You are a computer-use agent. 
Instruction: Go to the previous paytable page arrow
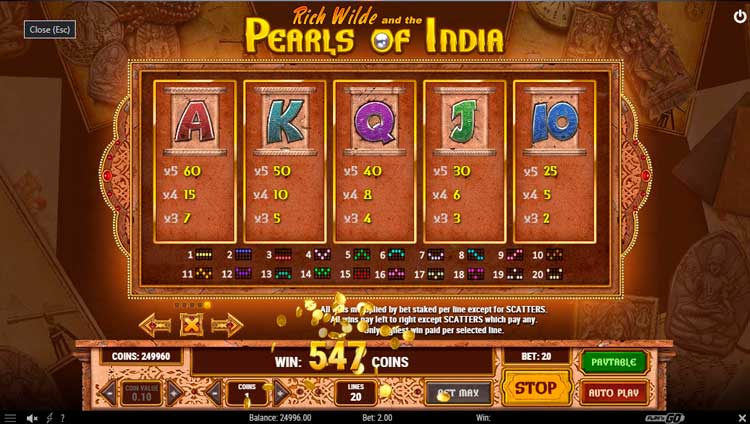[157, 324]
